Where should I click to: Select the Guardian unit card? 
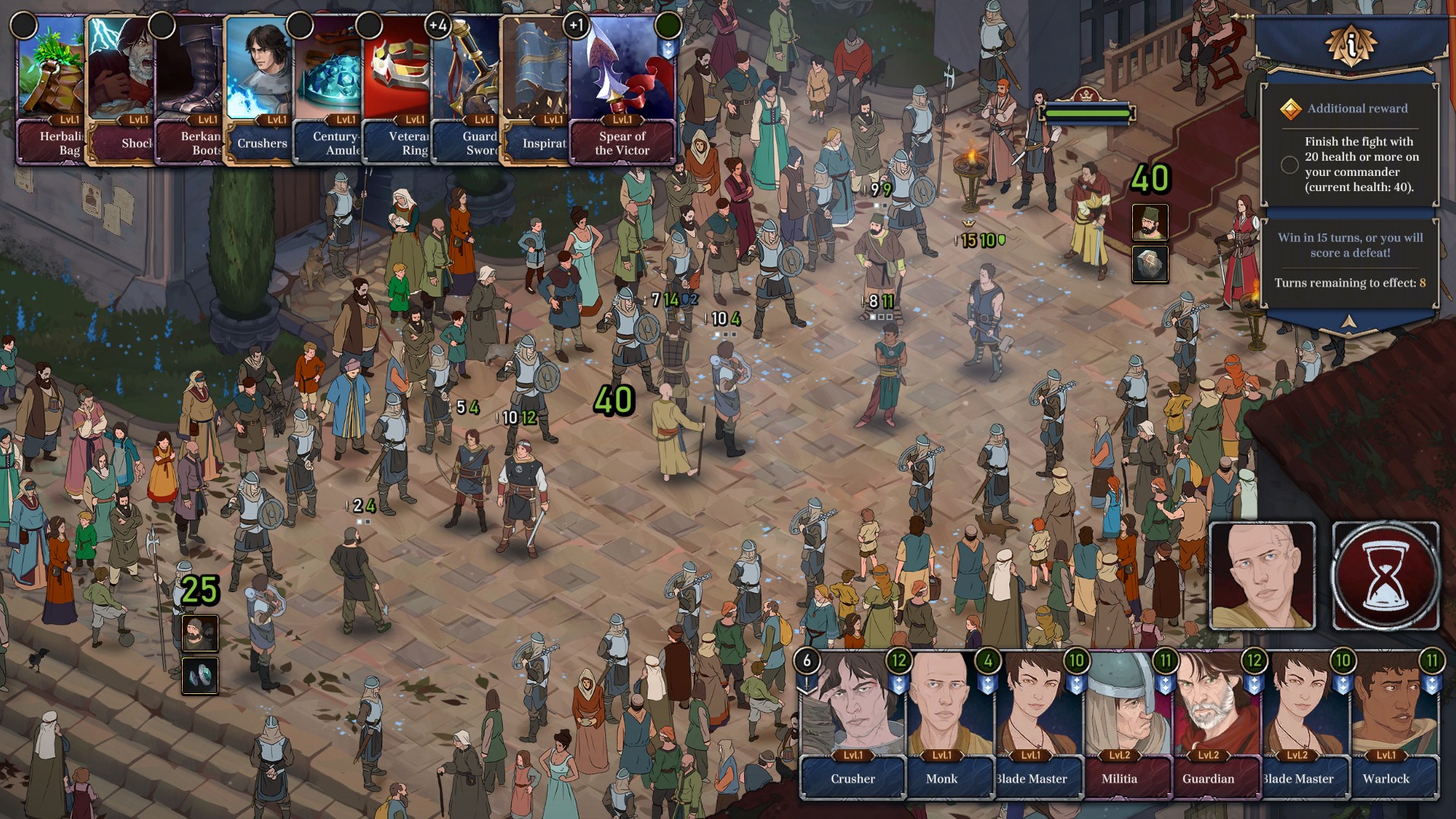tap(1209, 724)
